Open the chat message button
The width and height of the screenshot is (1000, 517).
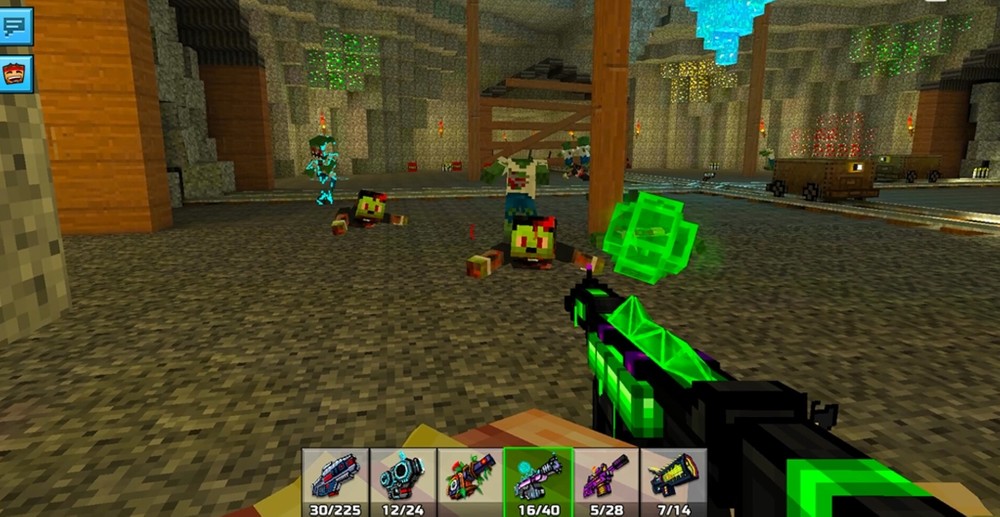[16, 26]
